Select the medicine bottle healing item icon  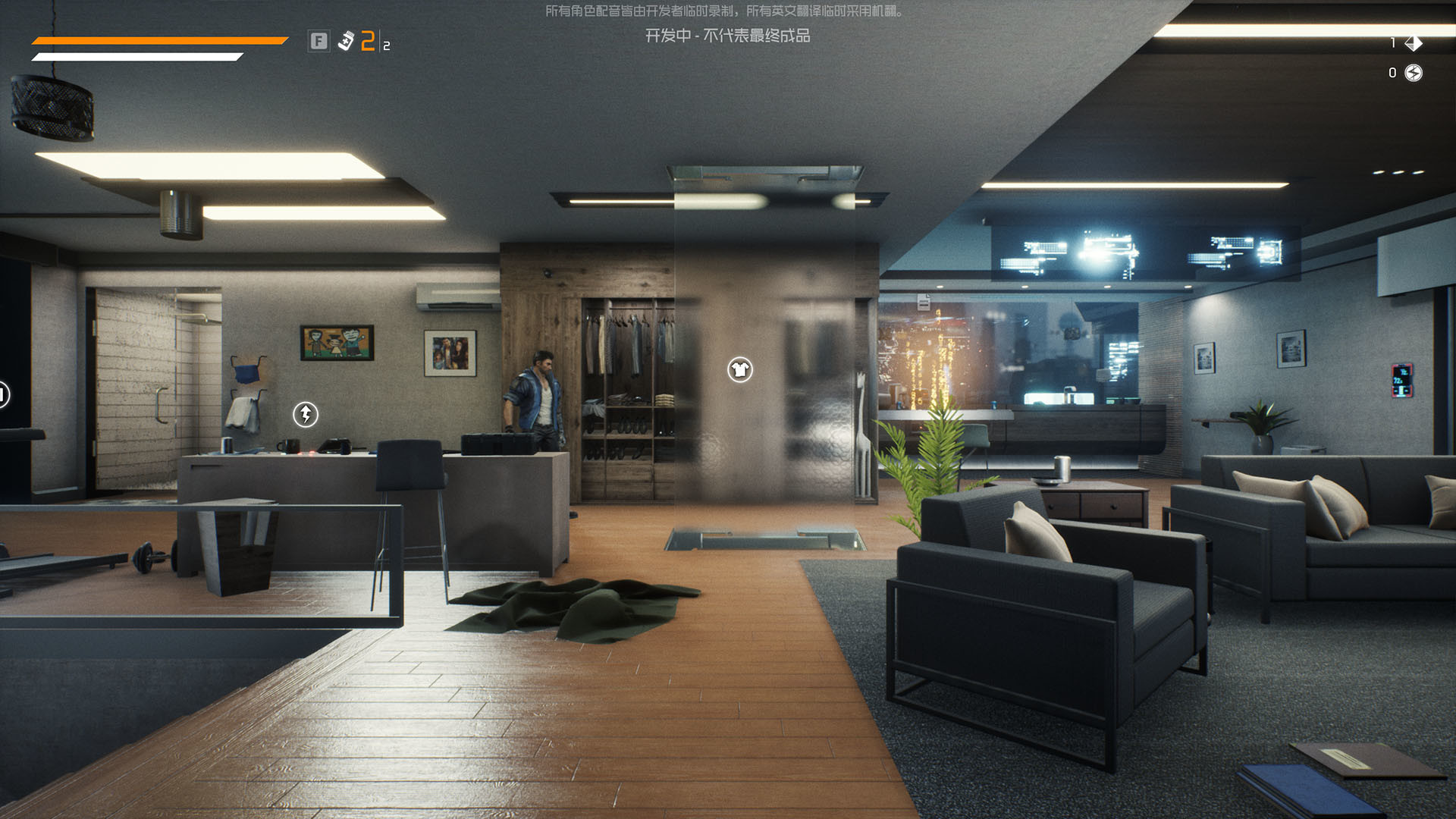[345, 42]
